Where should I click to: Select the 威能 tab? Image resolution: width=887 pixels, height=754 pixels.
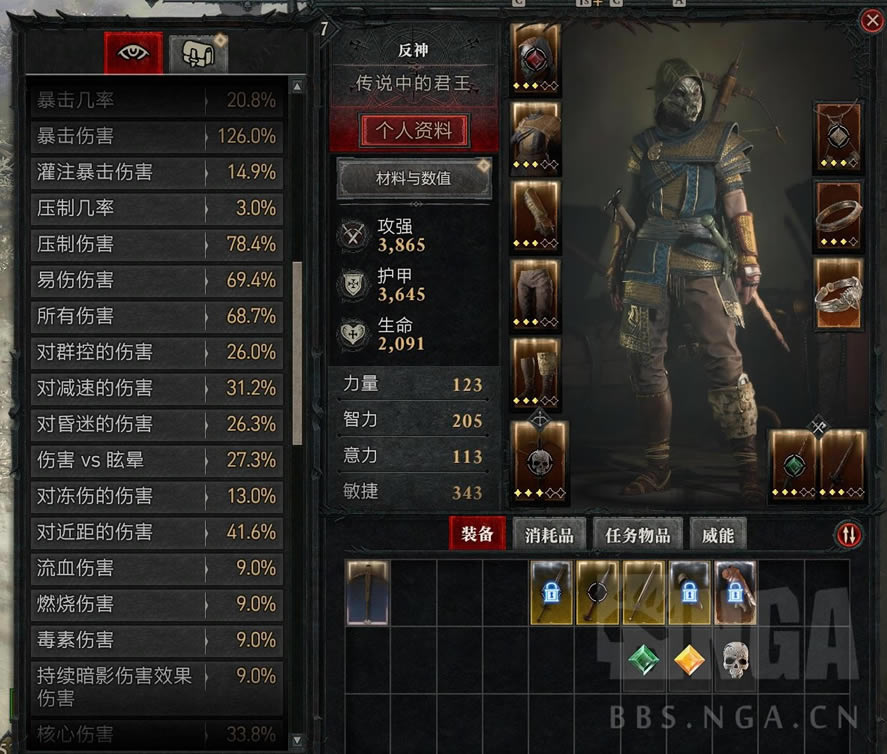[718, 535]
